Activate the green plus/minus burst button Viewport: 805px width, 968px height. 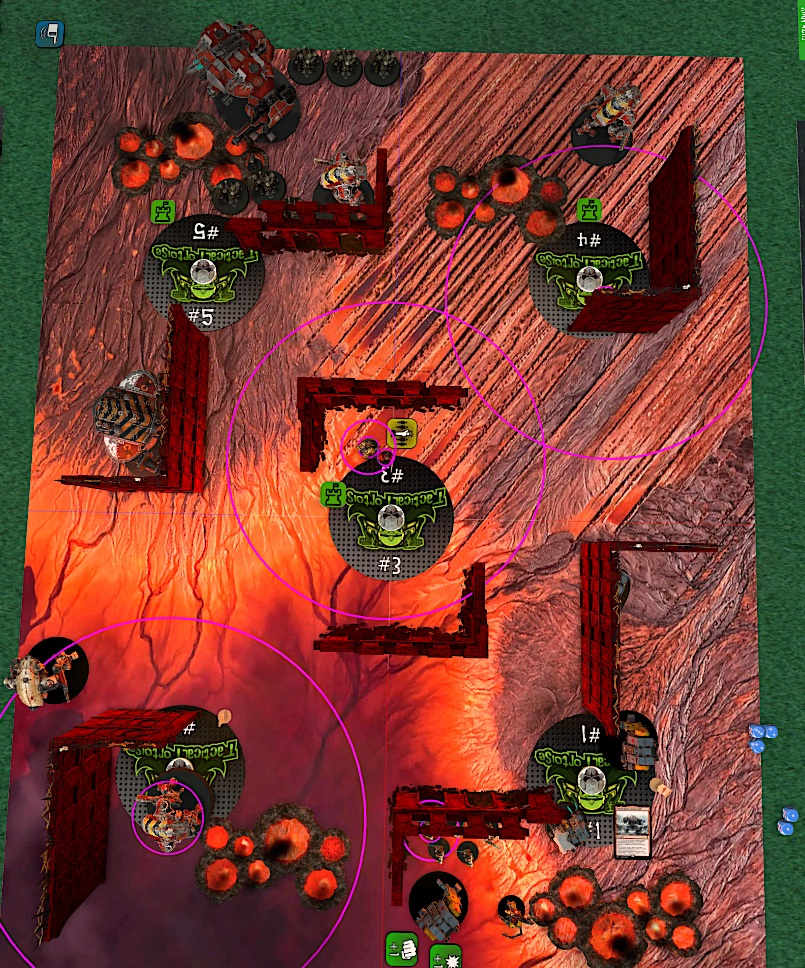444,958
